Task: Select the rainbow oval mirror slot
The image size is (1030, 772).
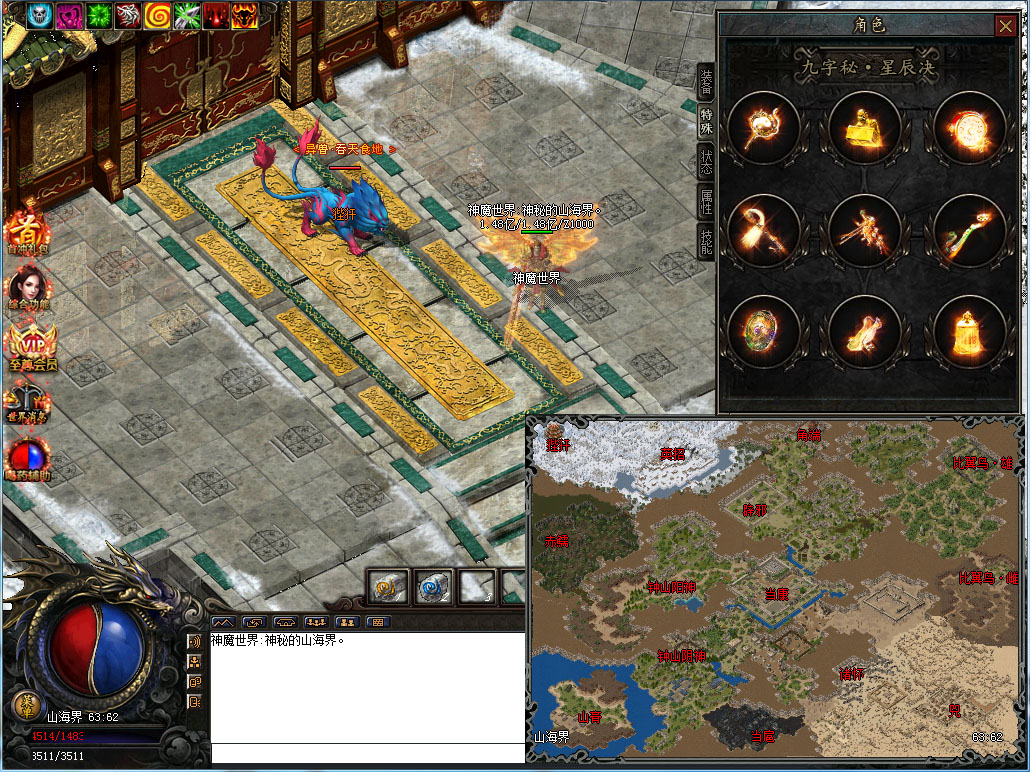Action: [764, 331]
